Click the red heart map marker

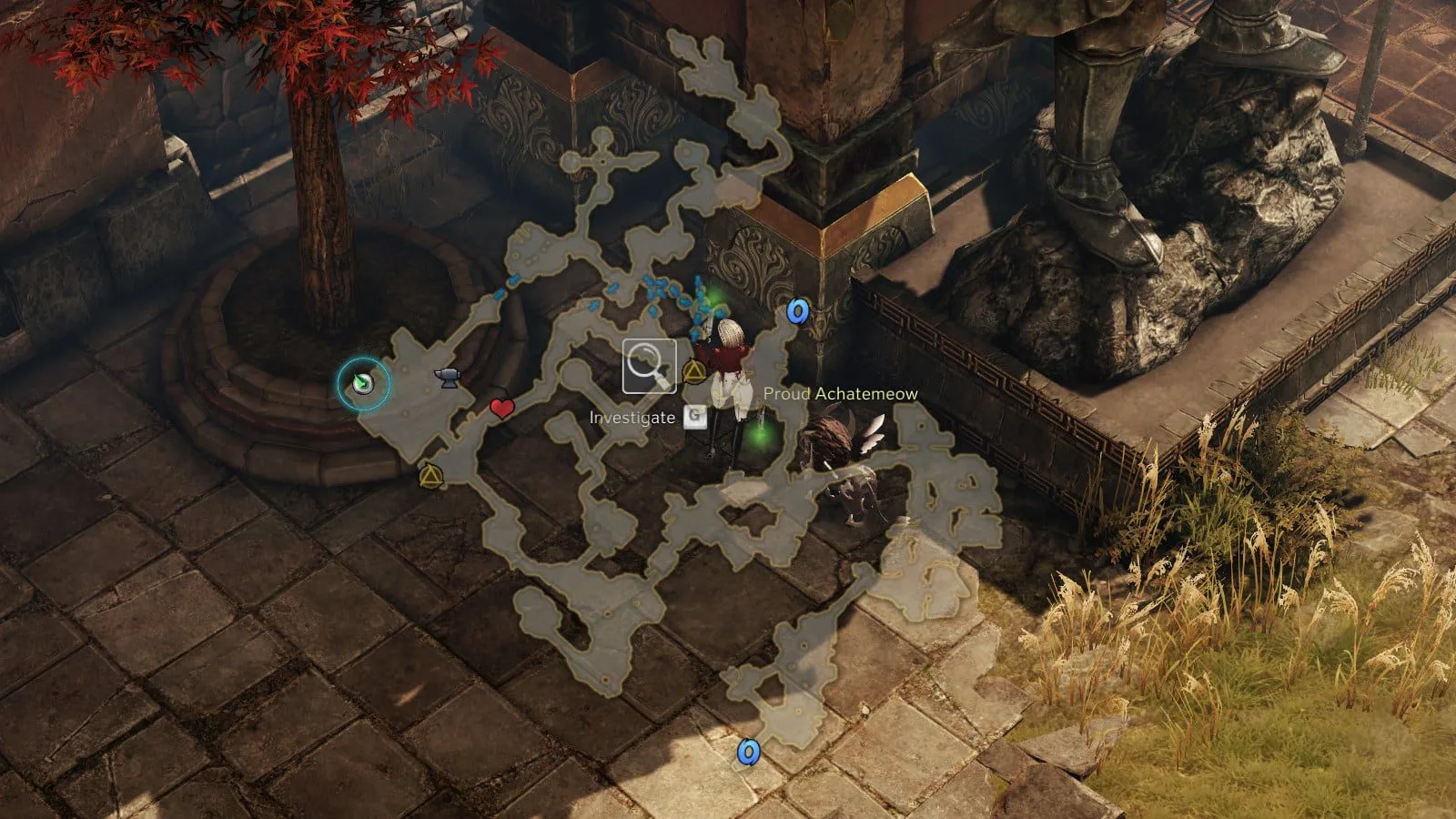502,409
